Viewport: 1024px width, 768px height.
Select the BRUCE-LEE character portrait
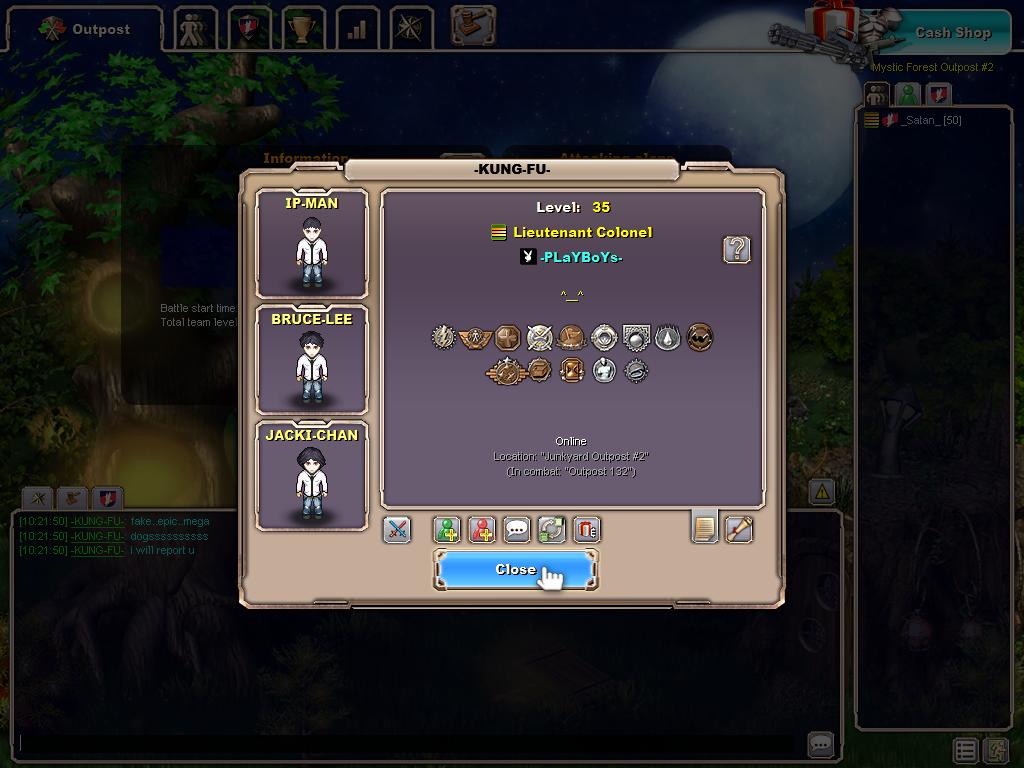pos(312,360)
